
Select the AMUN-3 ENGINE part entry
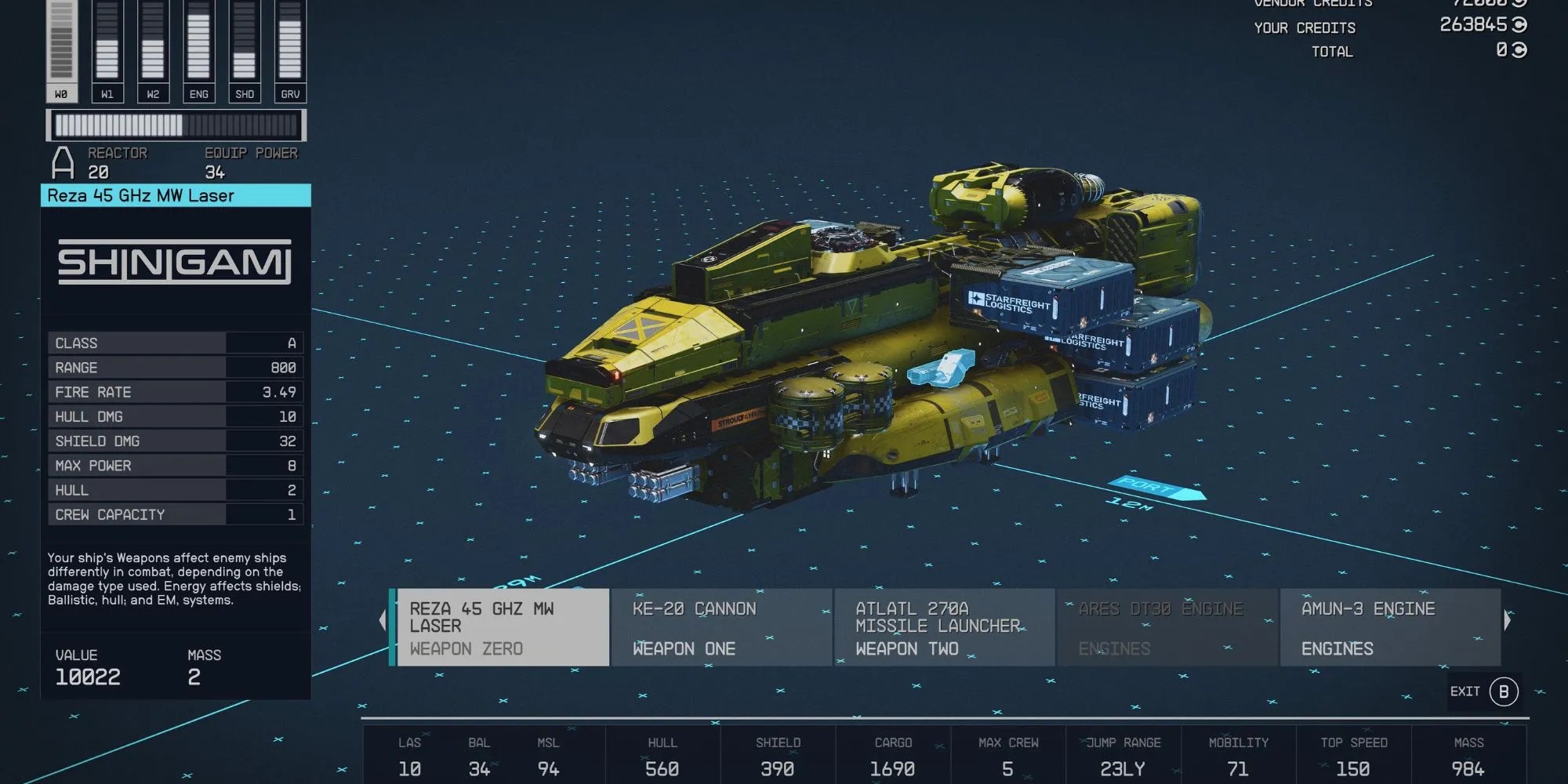[x=1389, y=627]
